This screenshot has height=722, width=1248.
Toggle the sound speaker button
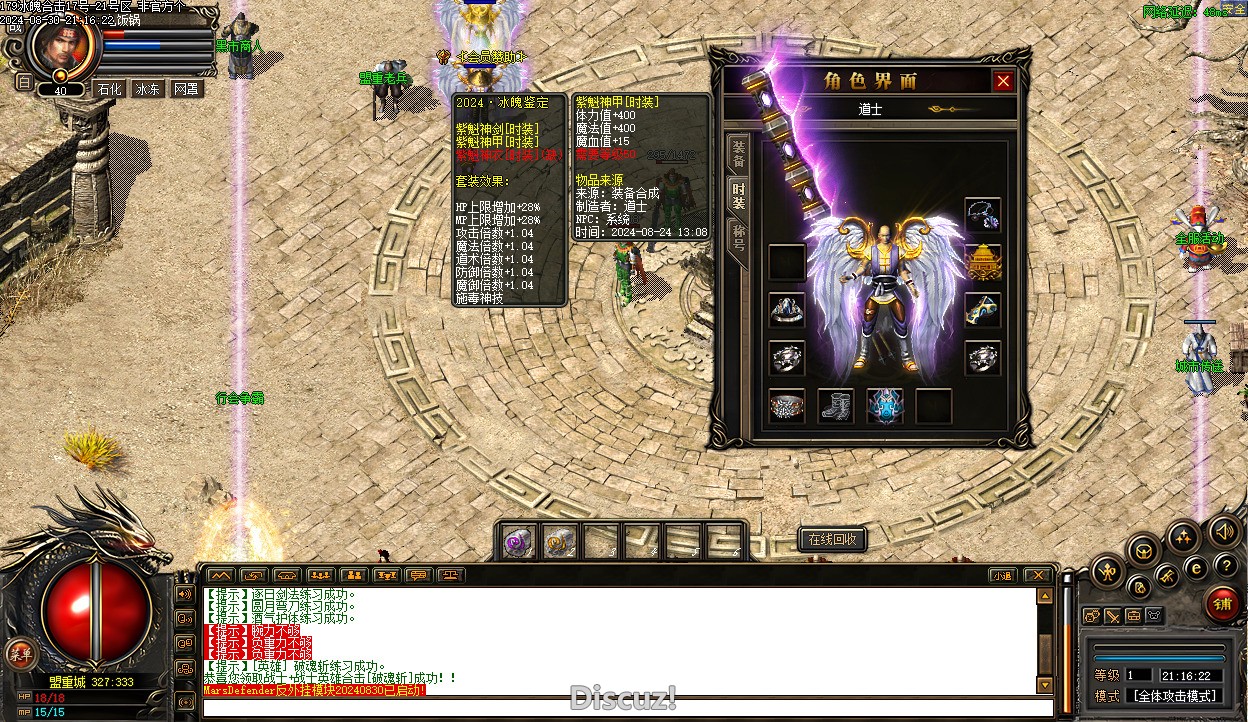pyautogui.click(x=1222, y=531)
